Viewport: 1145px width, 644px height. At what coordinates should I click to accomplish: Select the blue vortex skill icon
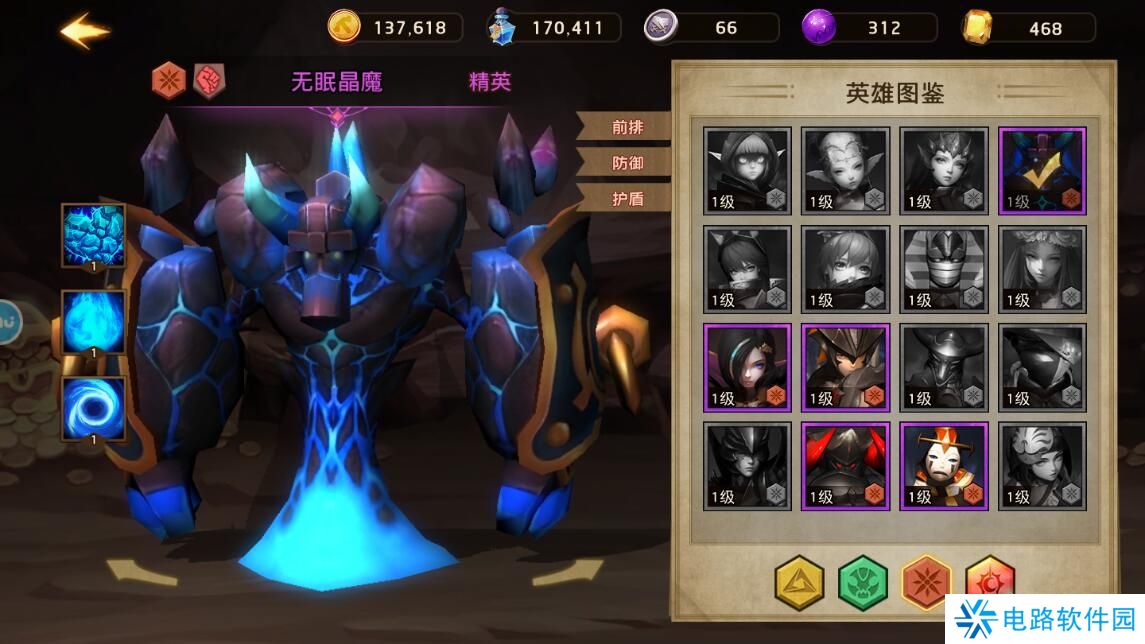tap(94, 409)
